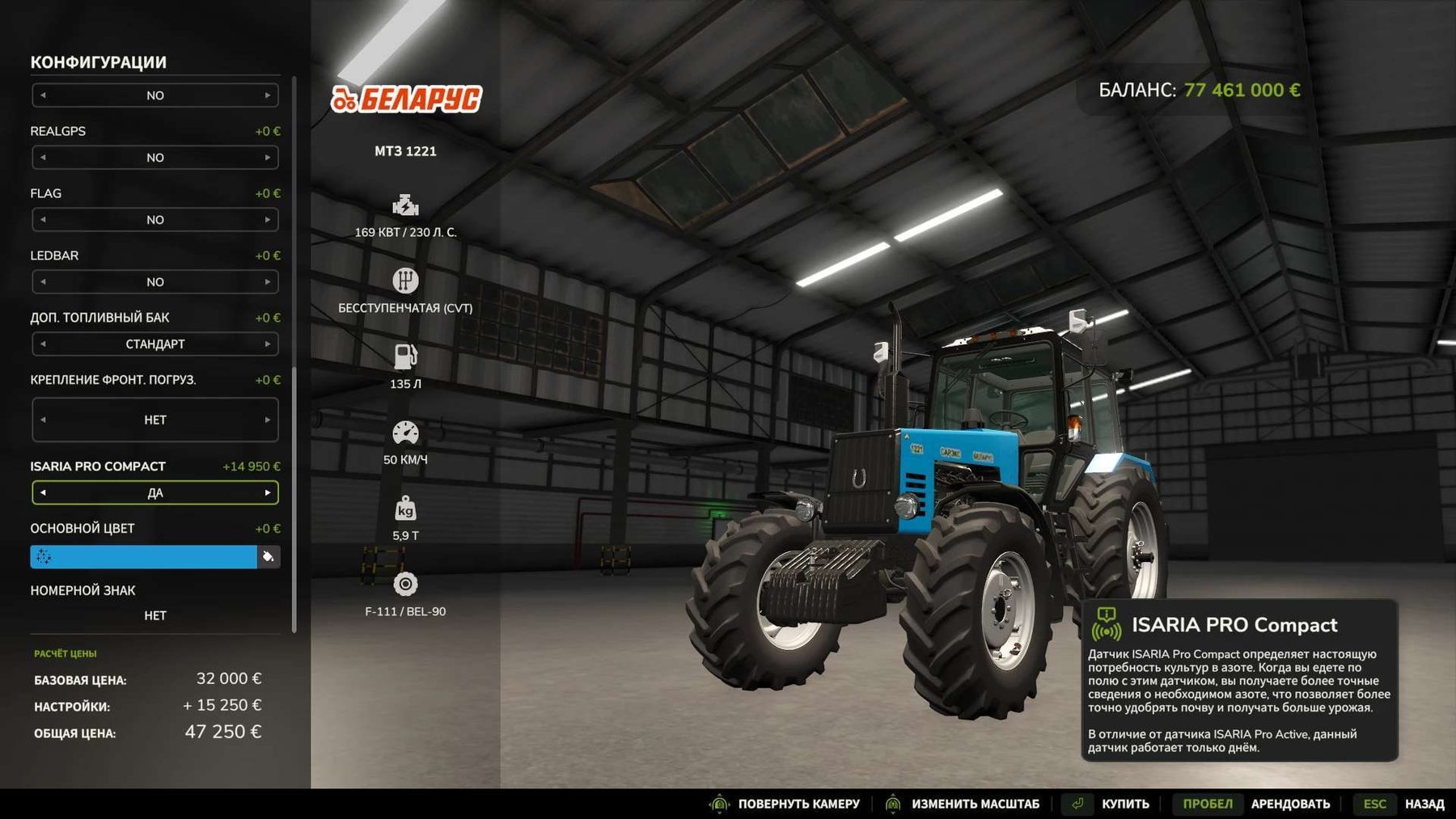Buy the tractor with КУПИТЬ
The height and width of the screenshot is (819, 1456).
point(1124,804)
